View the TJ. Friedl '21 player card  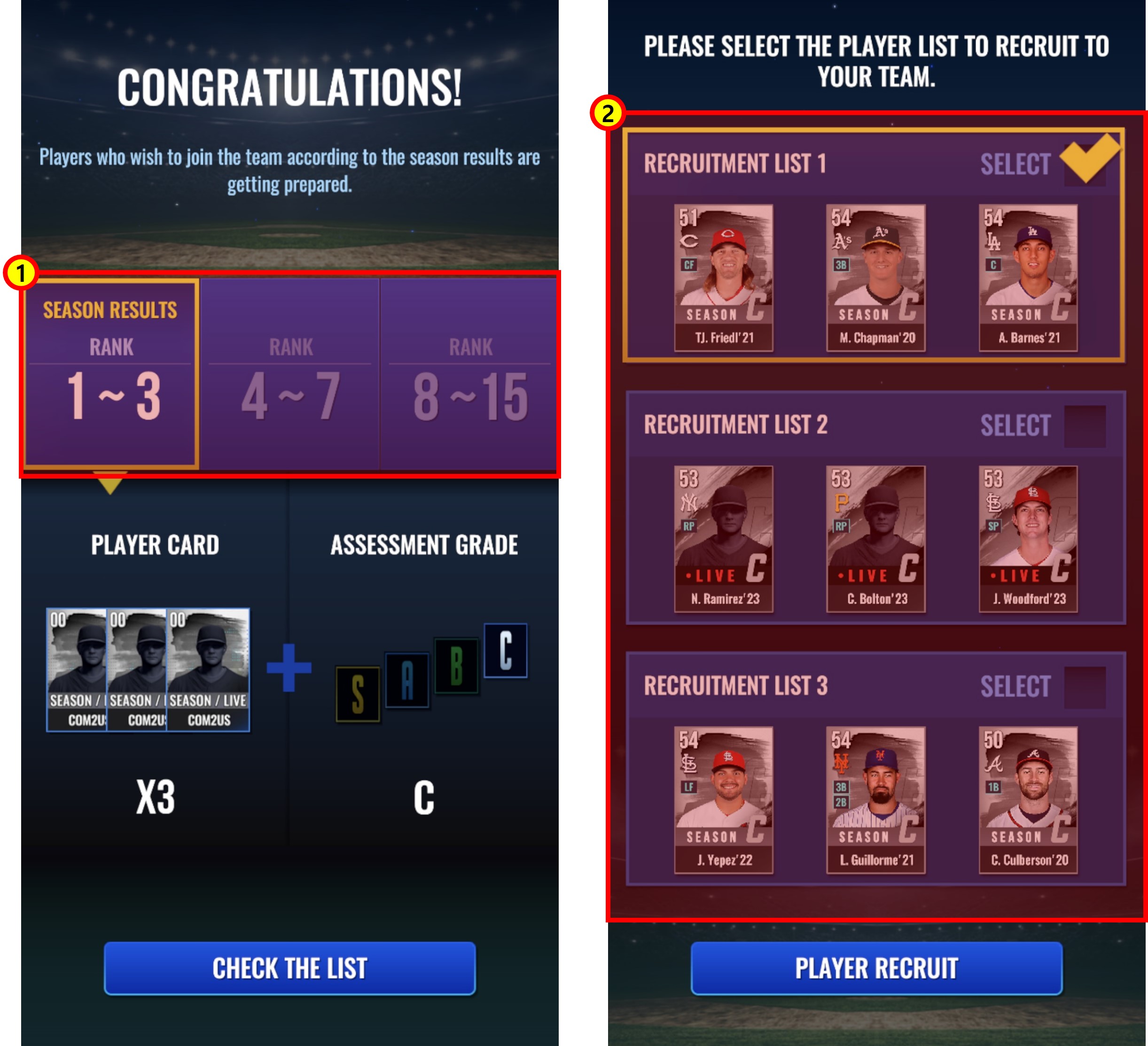coord(723,278)
